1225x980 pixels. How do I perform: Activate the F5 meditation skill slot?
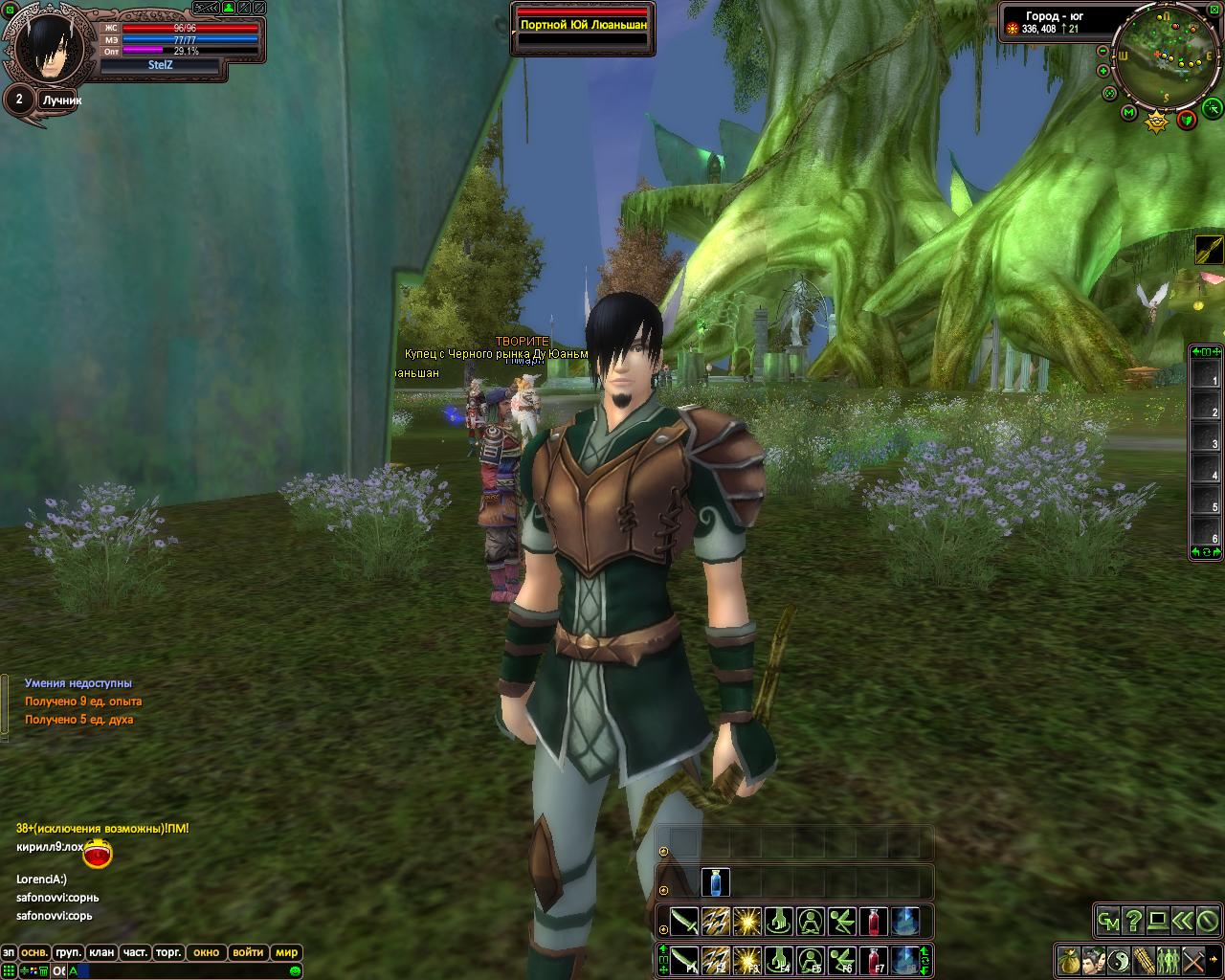click(811, 959)
